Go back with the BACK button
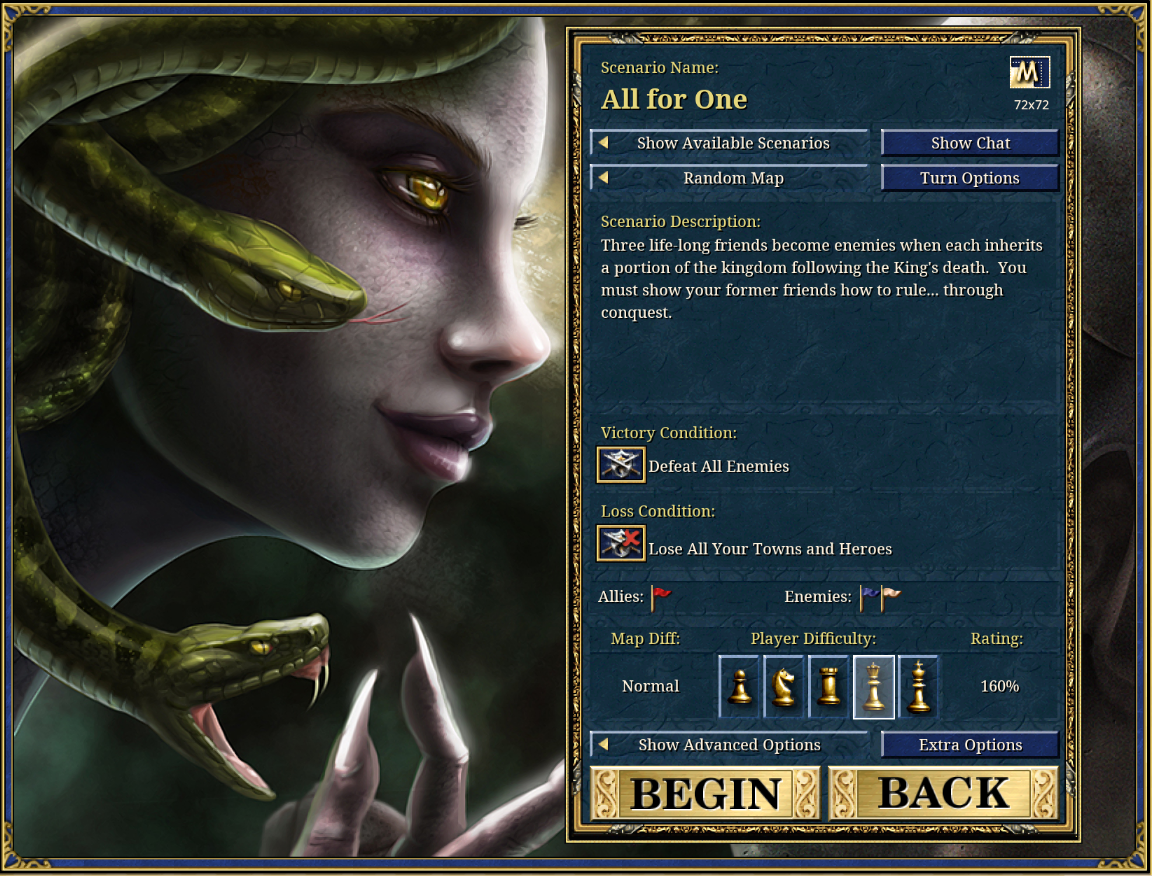 click(x=943, y=793)
